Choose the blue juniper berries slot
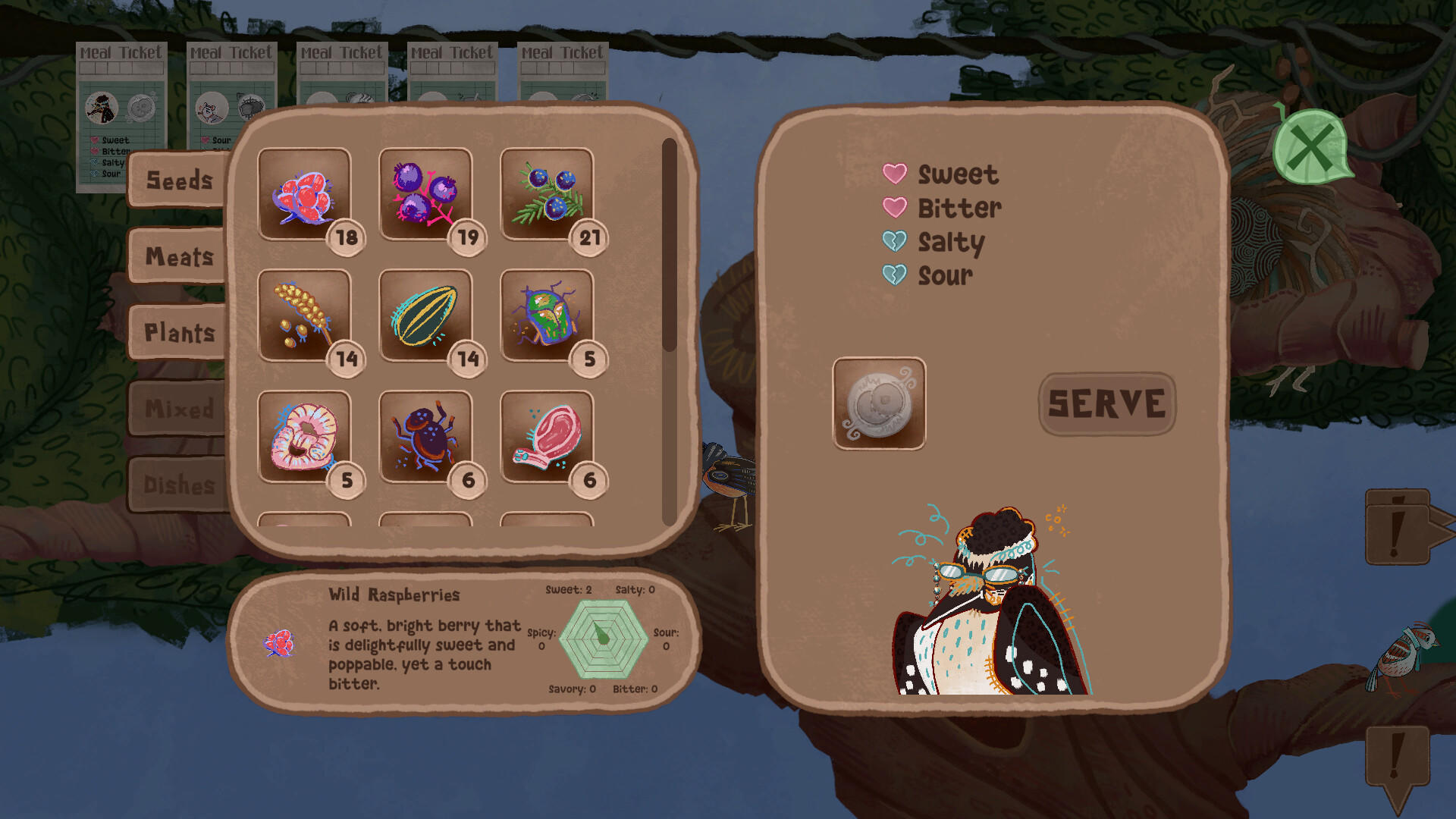 click(x=547, y=194)
